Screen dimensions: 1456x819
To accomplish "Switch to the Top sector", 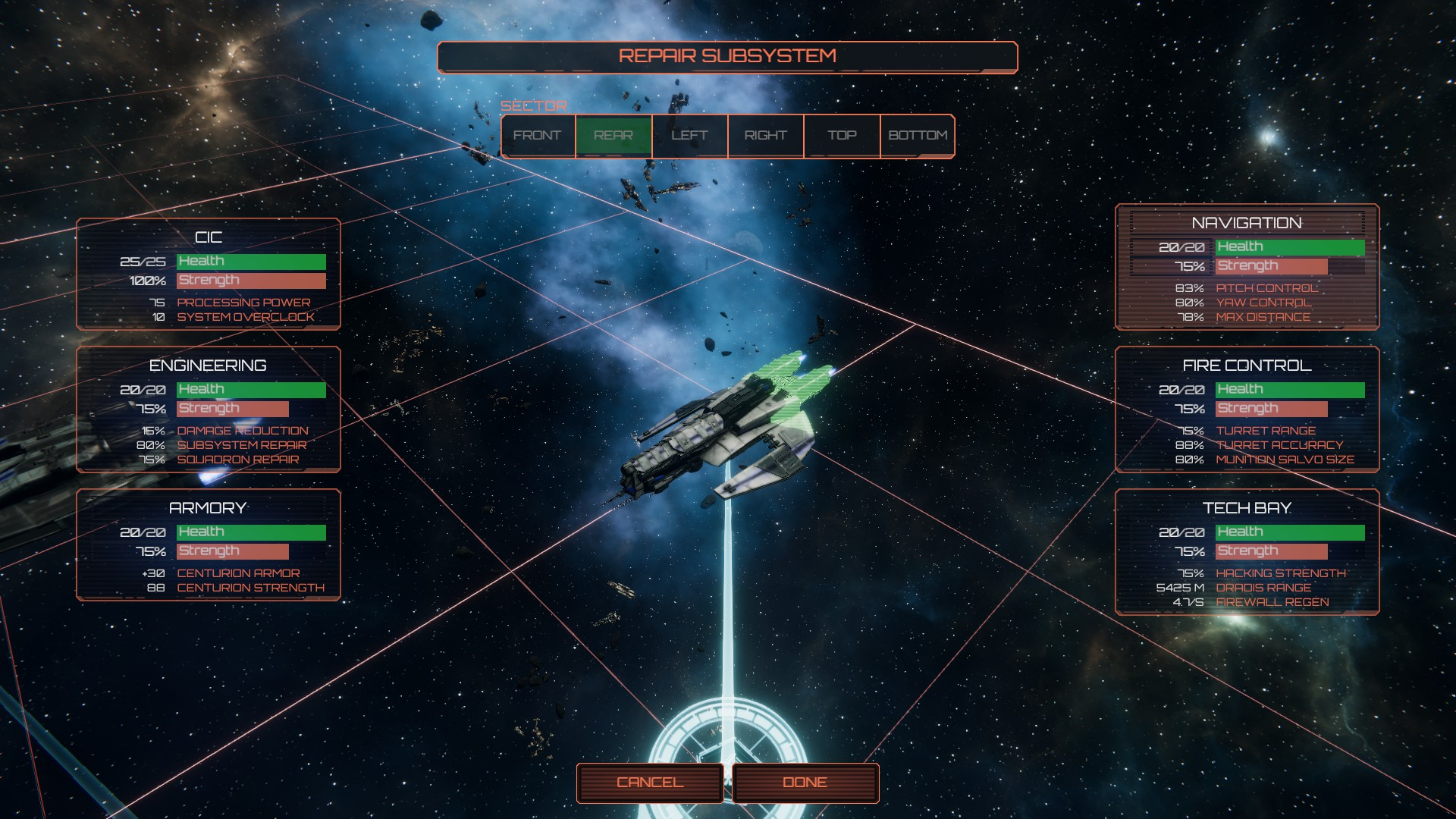I will (842, 136).
